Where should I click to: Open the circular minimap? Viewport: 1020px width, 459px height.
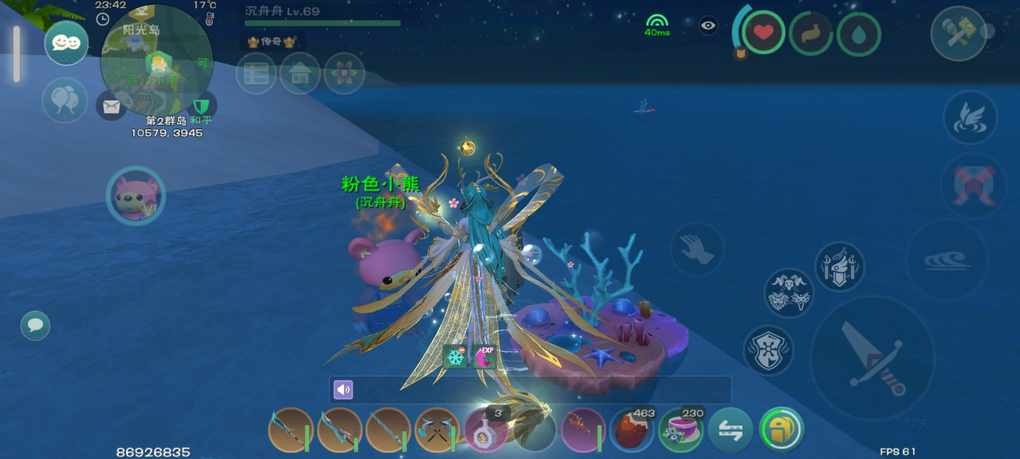pos(156,60)
